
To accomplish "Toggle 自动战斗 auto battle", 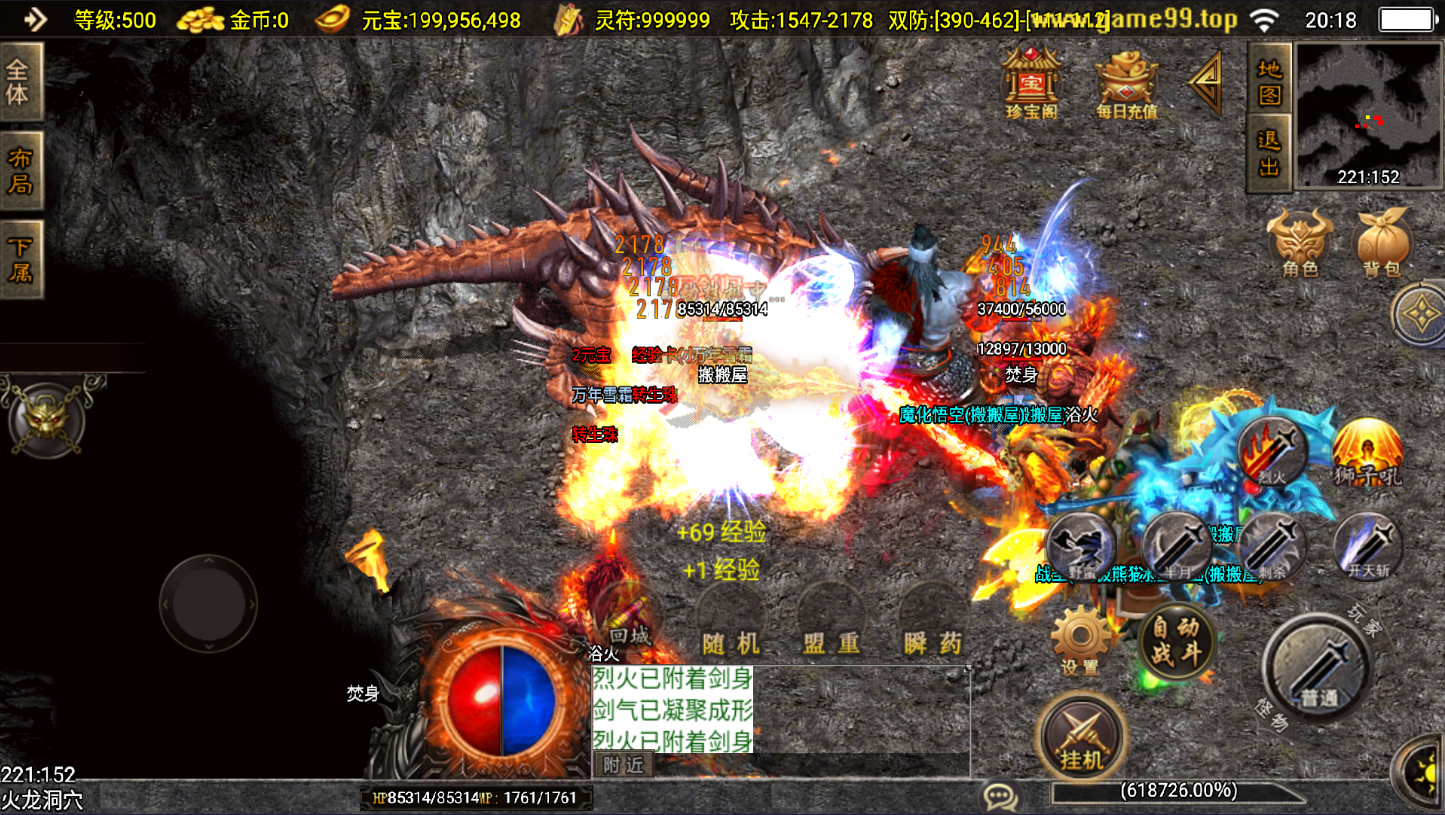I will [1176, 641].
